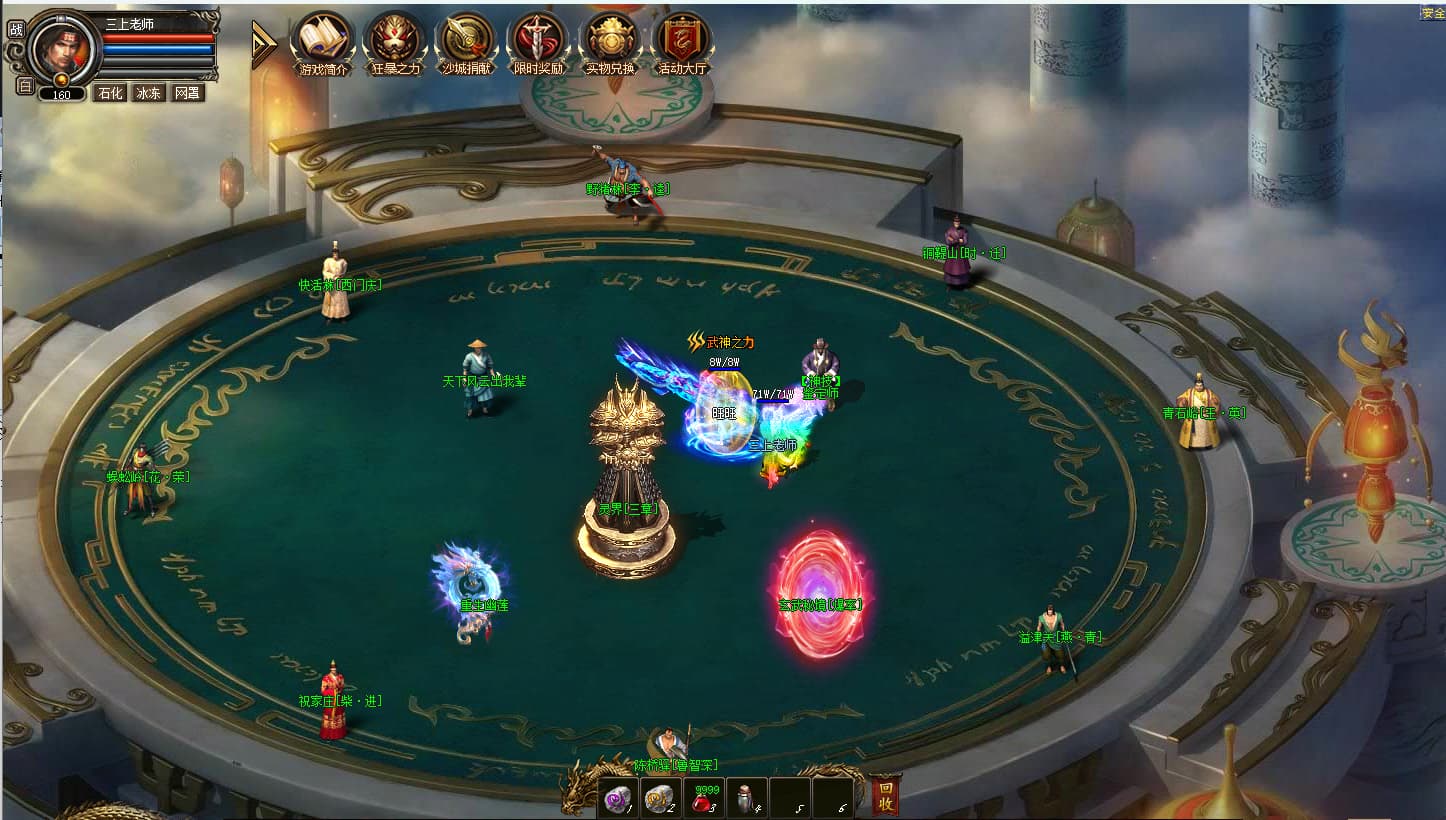Open the 实物兑换 exchange icon
This screenshot has width=1446, height=820.
610,40
